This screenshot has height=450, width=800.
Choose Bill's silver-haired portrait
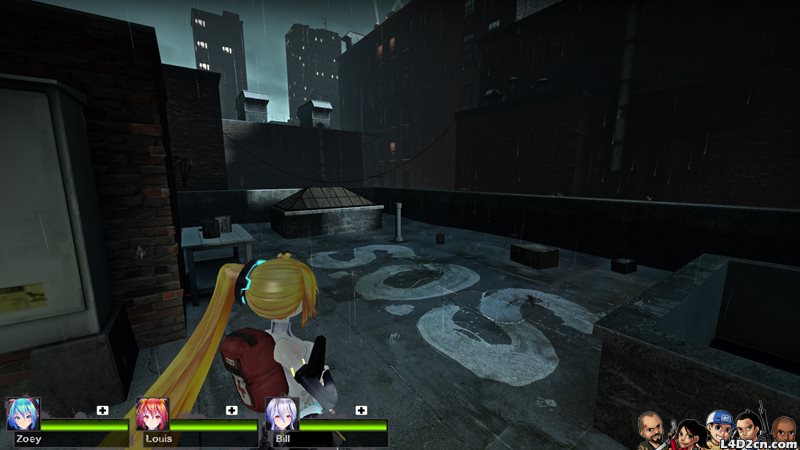pyautogui.click(x=282, y=414)
